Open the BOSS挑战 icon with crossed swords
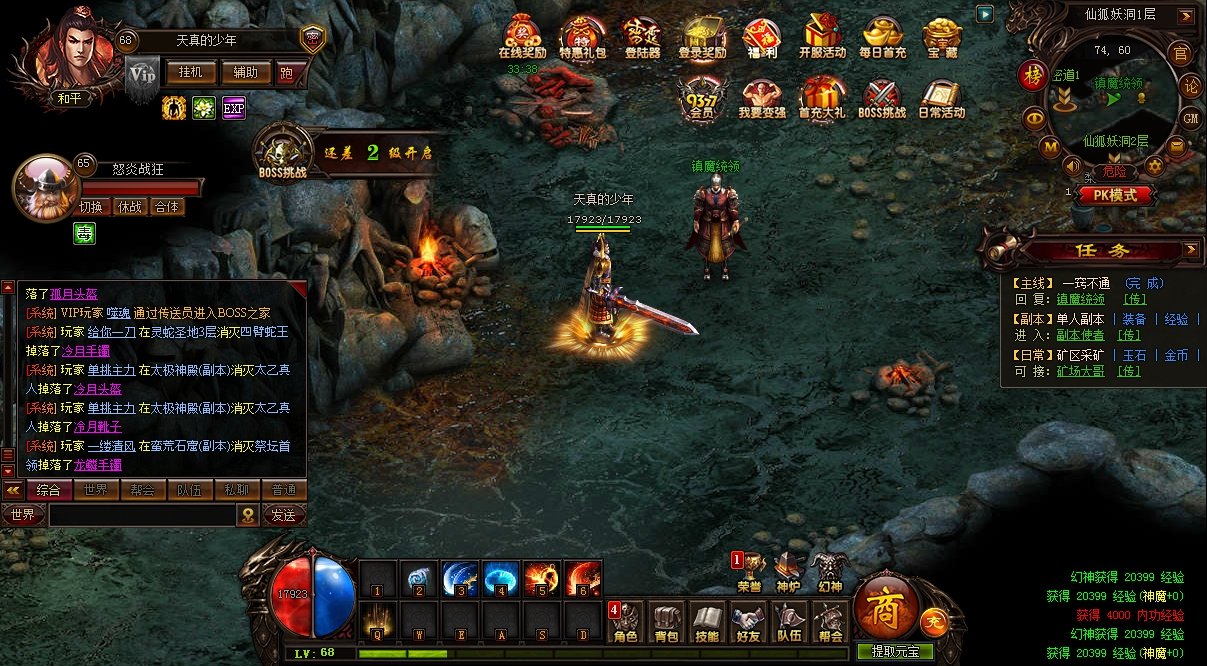The width and height of the screenshot is (1207, 666). coord(881,97)
